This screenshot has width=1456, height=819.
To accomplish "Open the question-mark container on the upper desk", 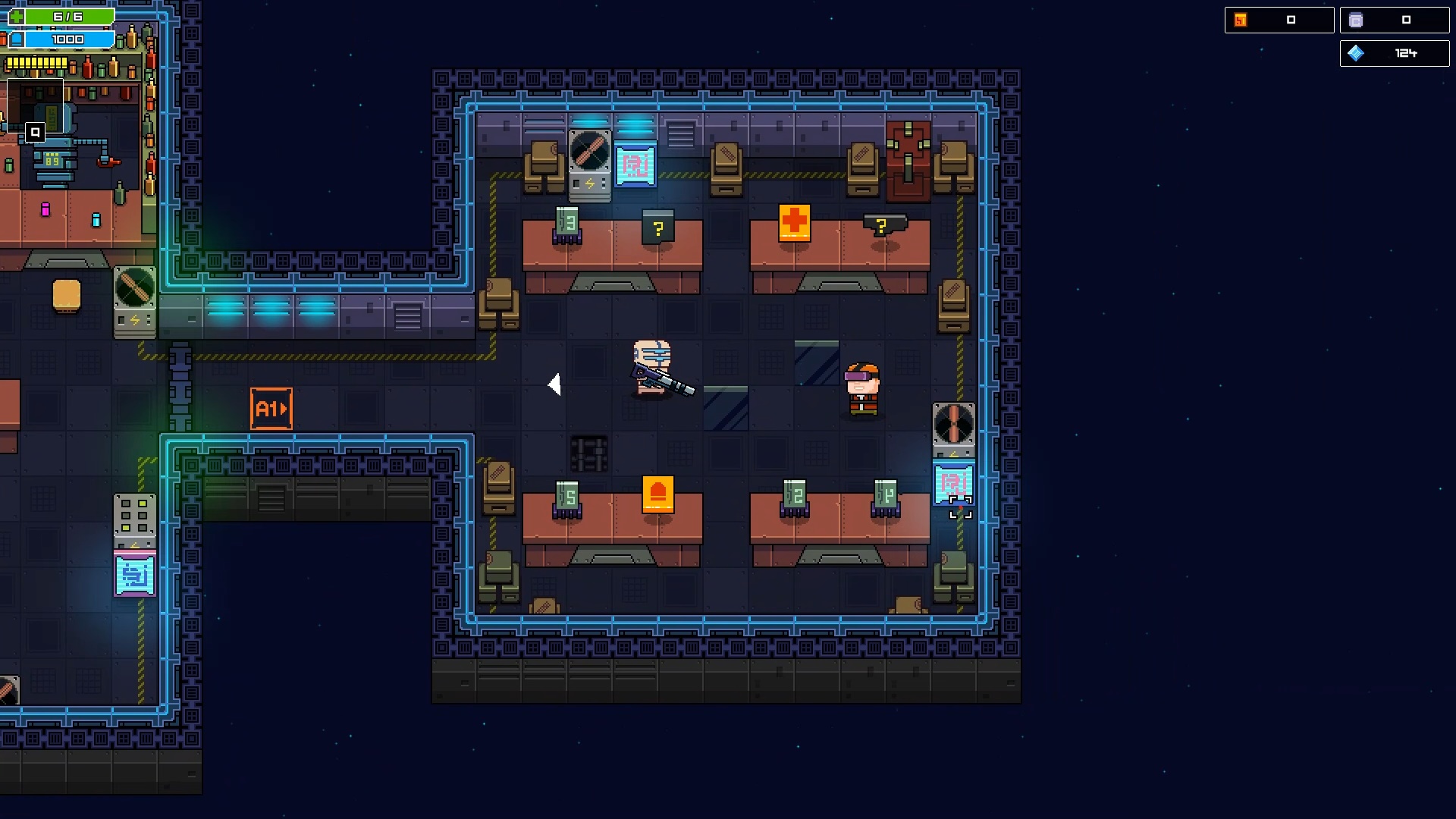I will point(658,226).
